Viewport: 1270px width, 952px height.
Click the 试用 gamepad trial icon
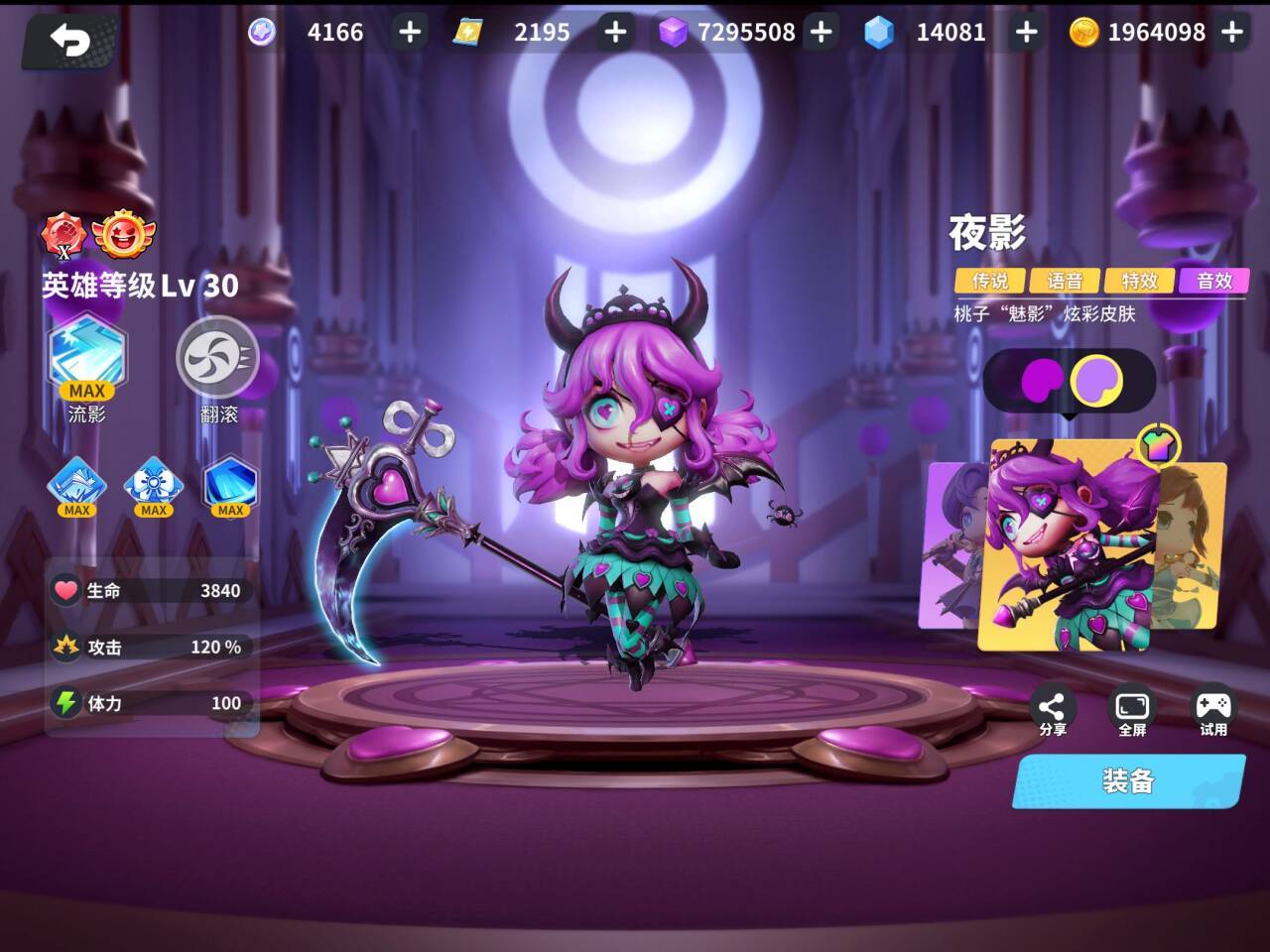[x=1212, y=706]
